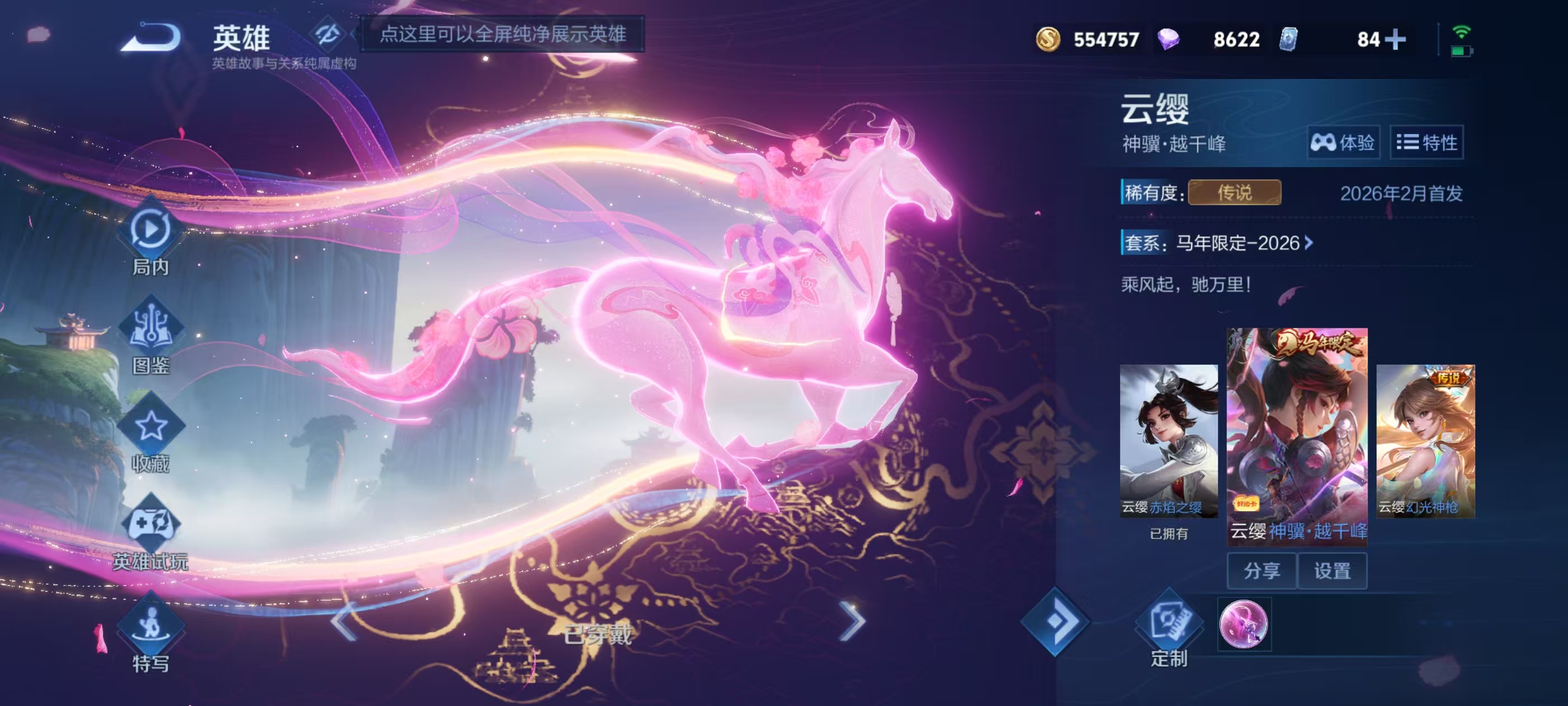Start 英雄试玩 hero trial

click(150, 525)
